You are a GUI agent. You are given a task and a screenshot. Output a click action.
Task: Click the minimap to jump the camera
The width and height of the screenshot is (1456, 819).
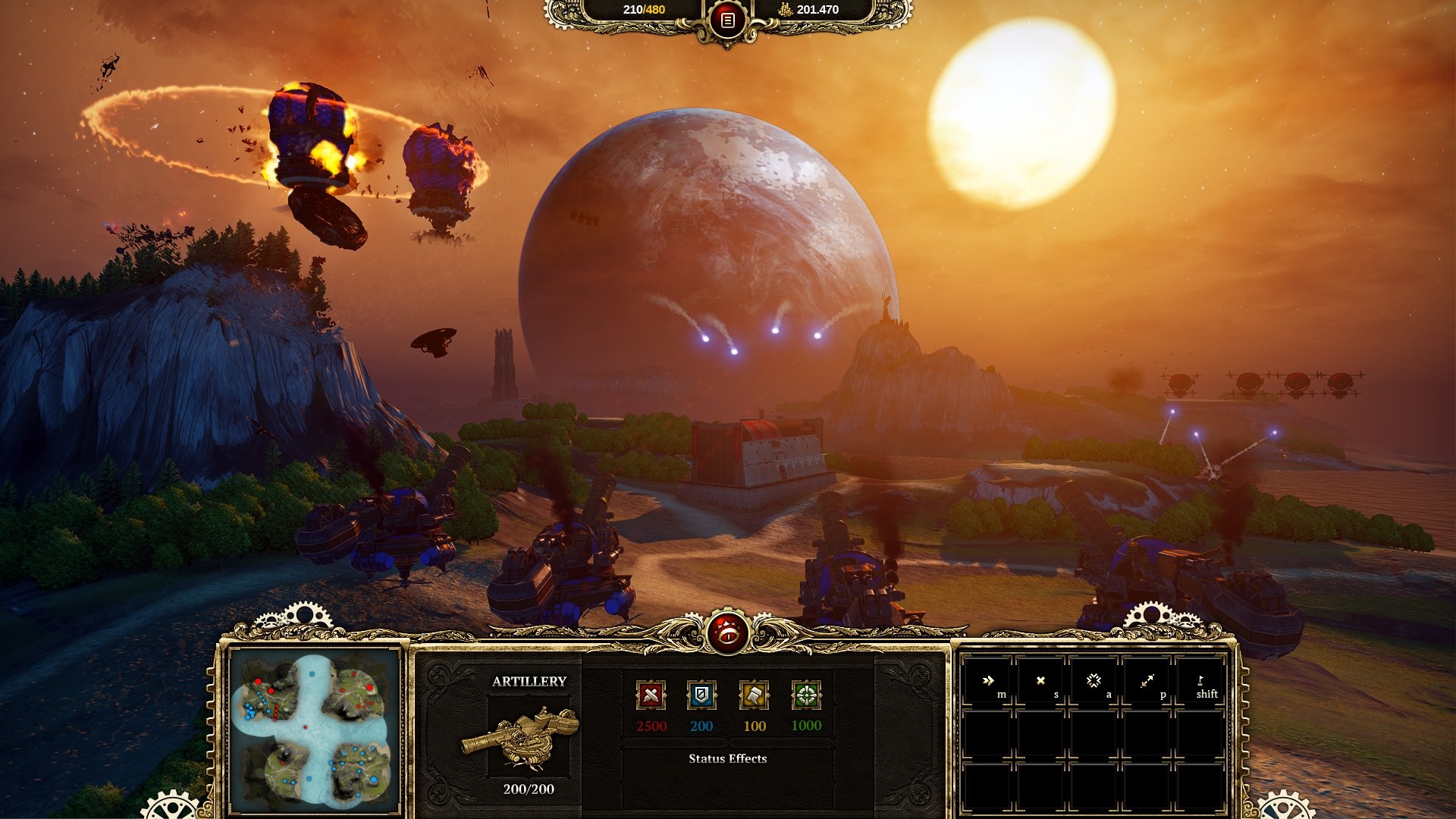(x=315, y=730)
